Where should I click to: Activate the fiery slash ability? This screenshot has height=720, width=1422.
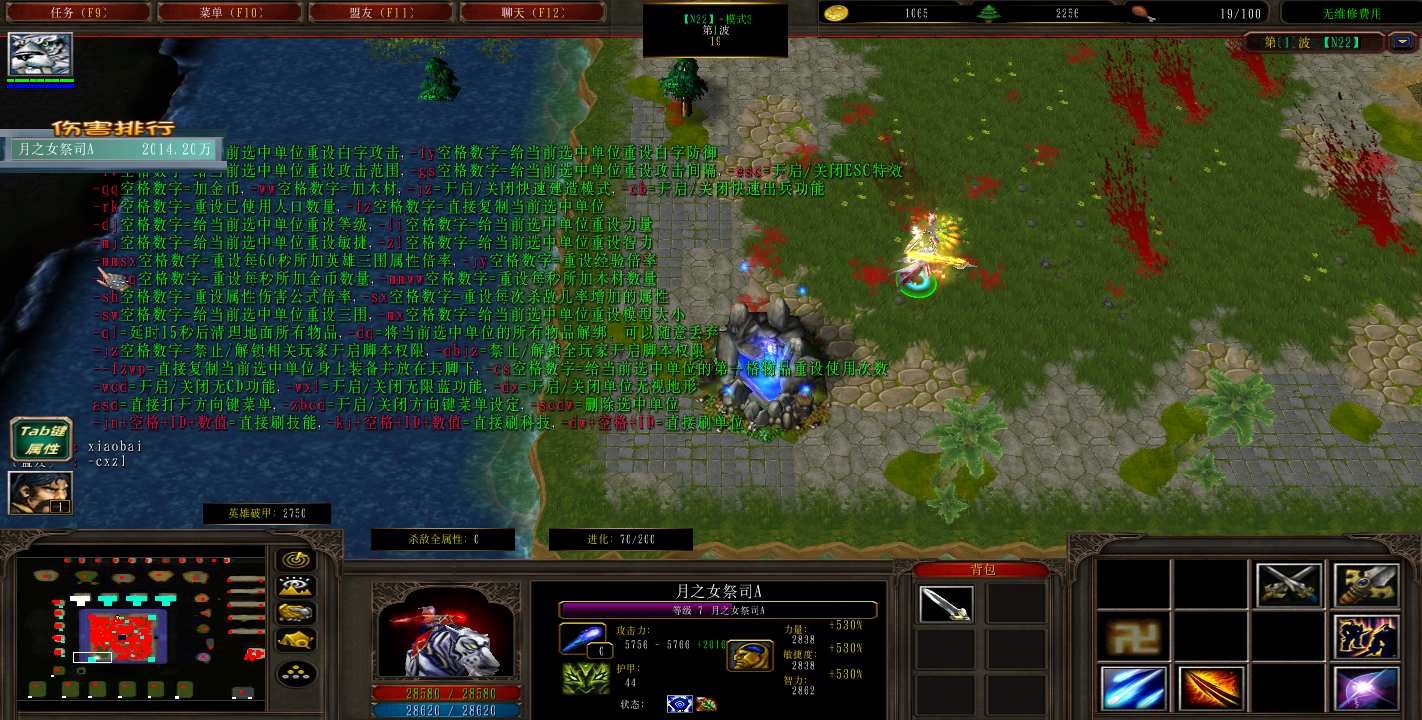[x=1210, y=688]
